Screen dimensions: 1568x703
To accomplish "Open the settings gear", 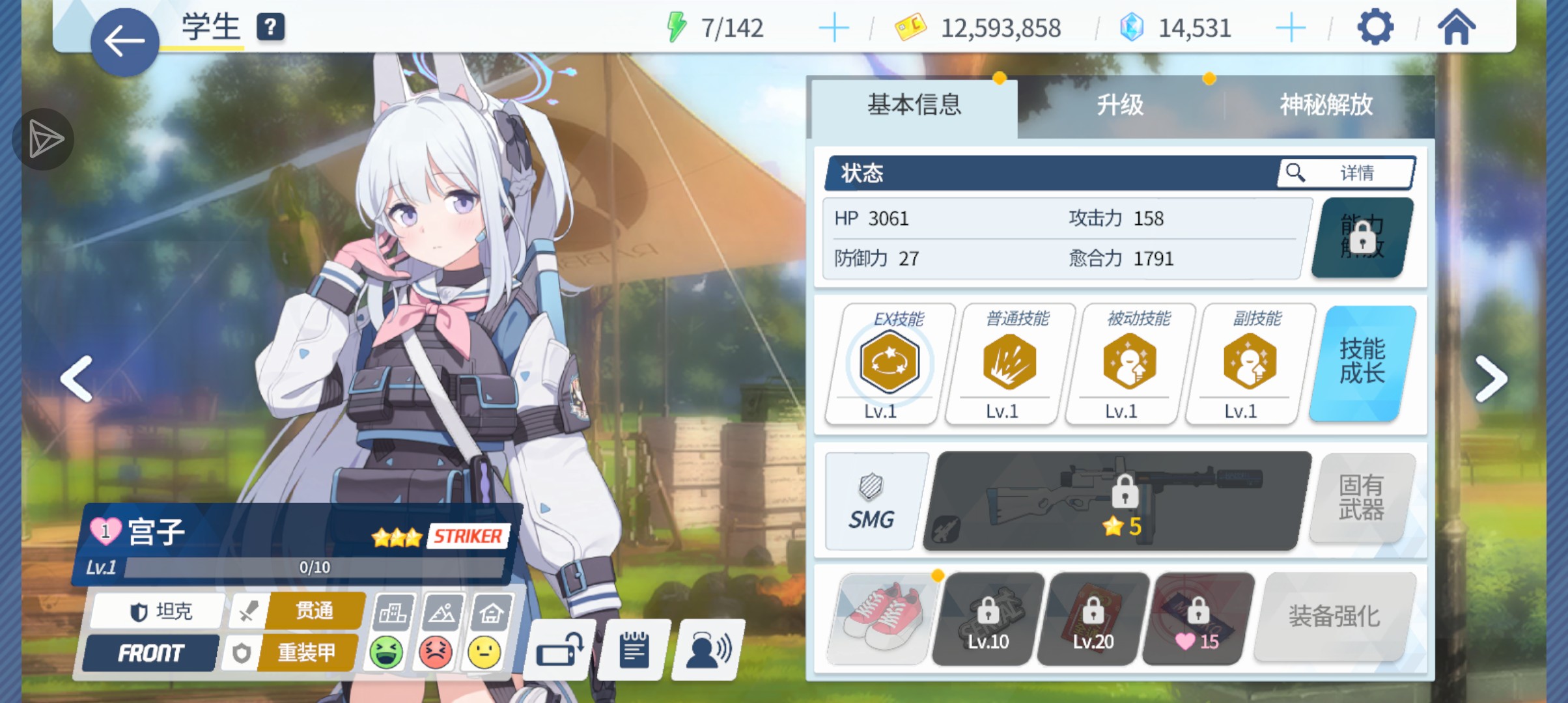I will coord(1375,27).
